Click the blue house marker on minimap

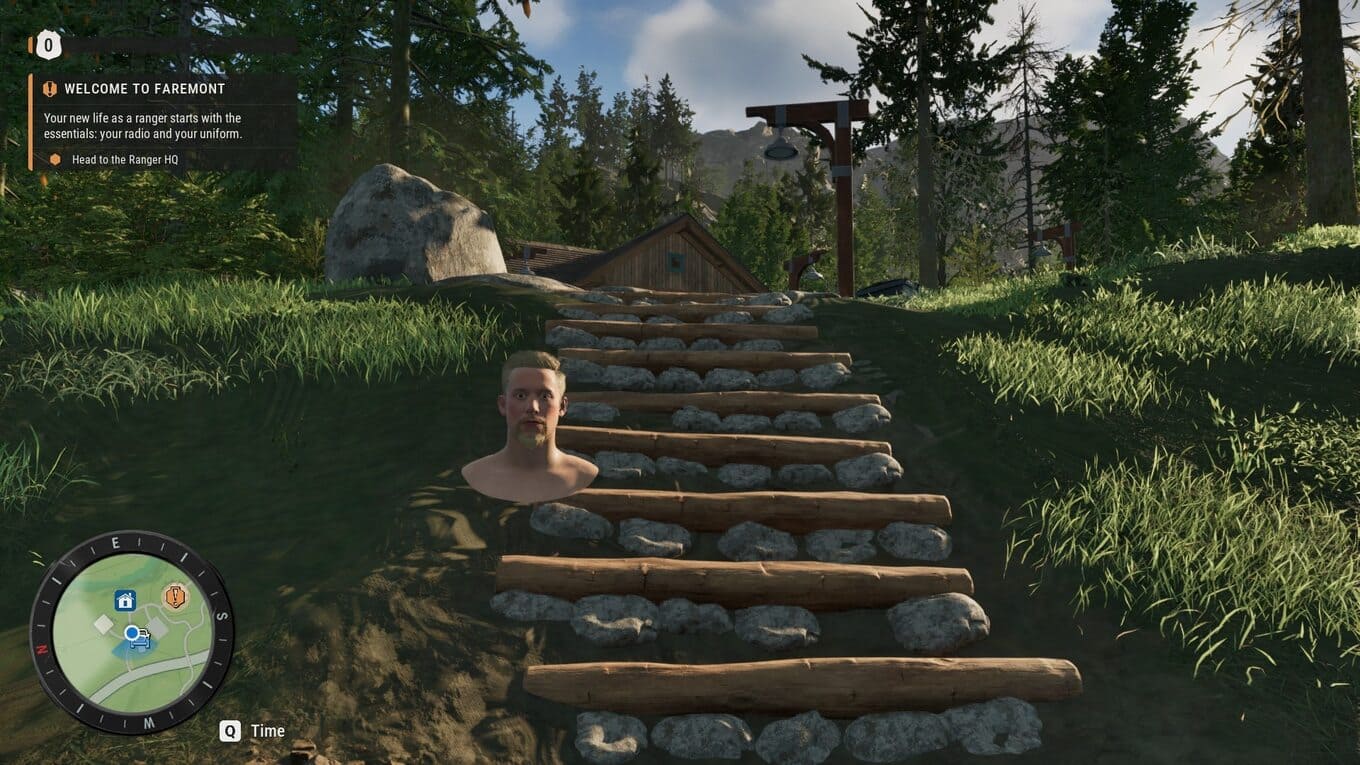(x=125, y=600)
